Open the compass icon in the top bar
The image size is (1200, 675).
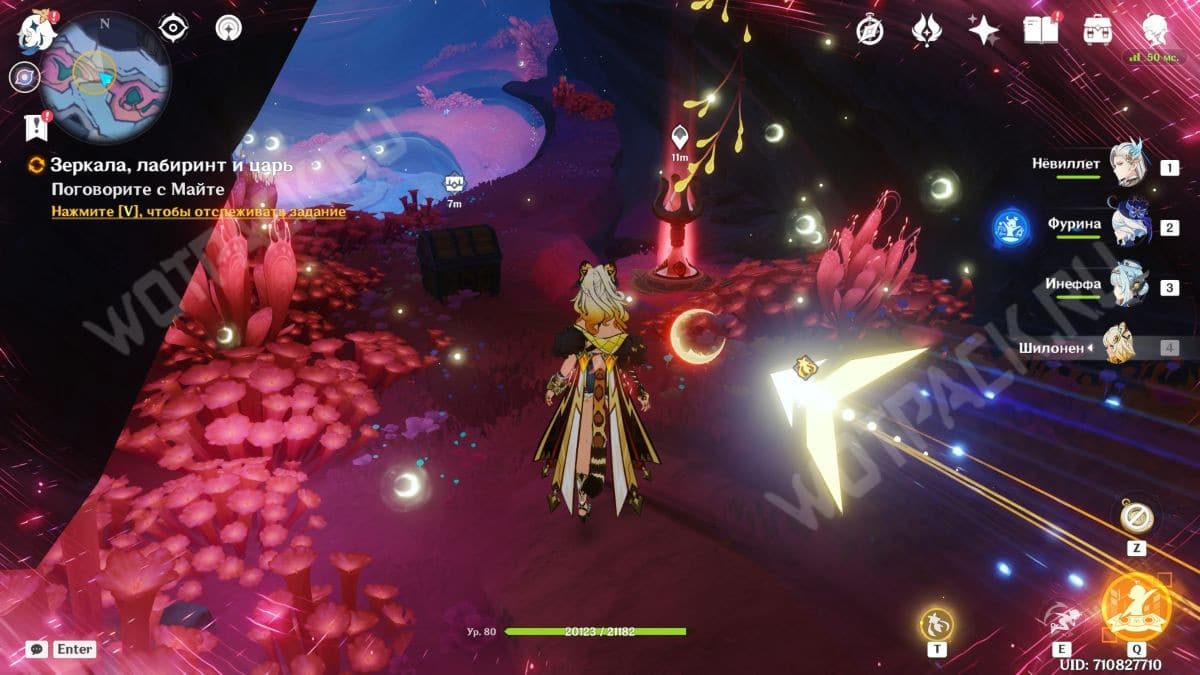869,30
